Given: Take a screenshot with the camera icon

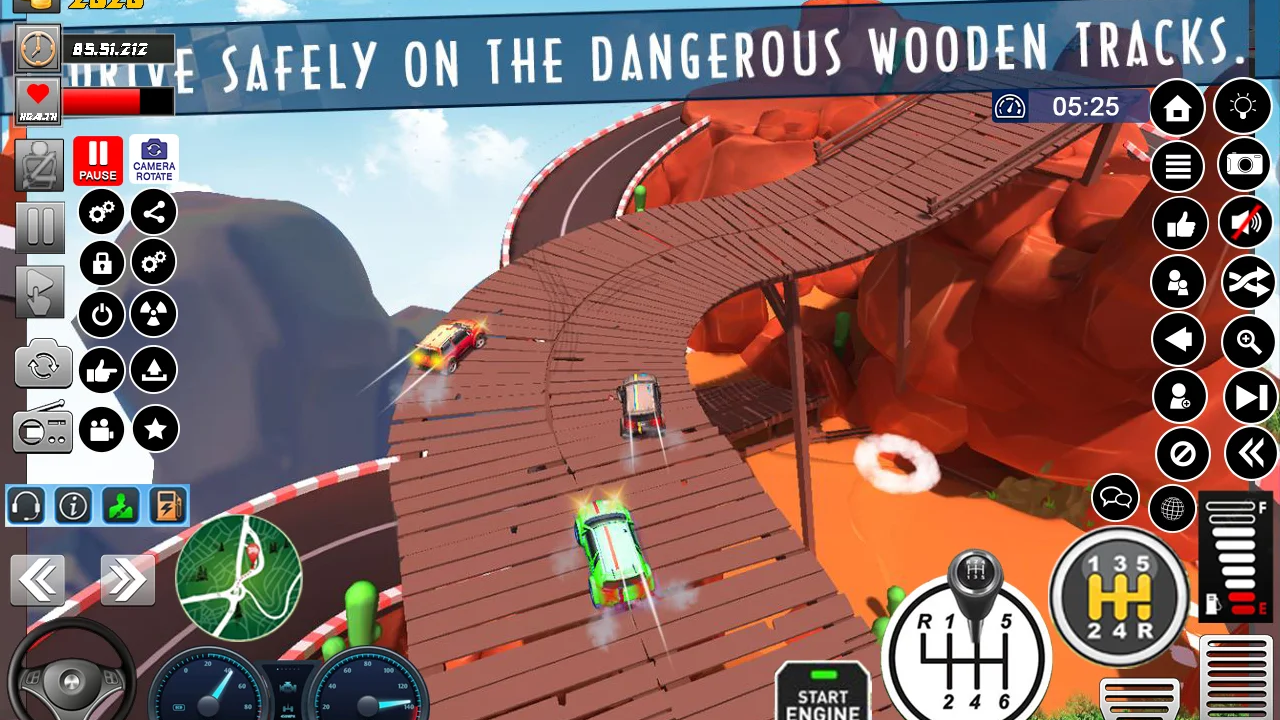Looking at the screenshot, I should [x=1244, y=166].
